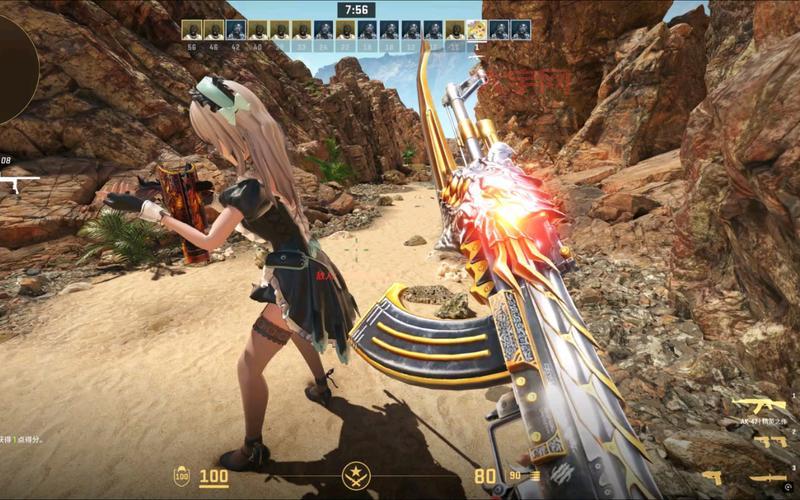Switch to the knife weapon icon
The image size is (800, 500).
tap(769, 478)
